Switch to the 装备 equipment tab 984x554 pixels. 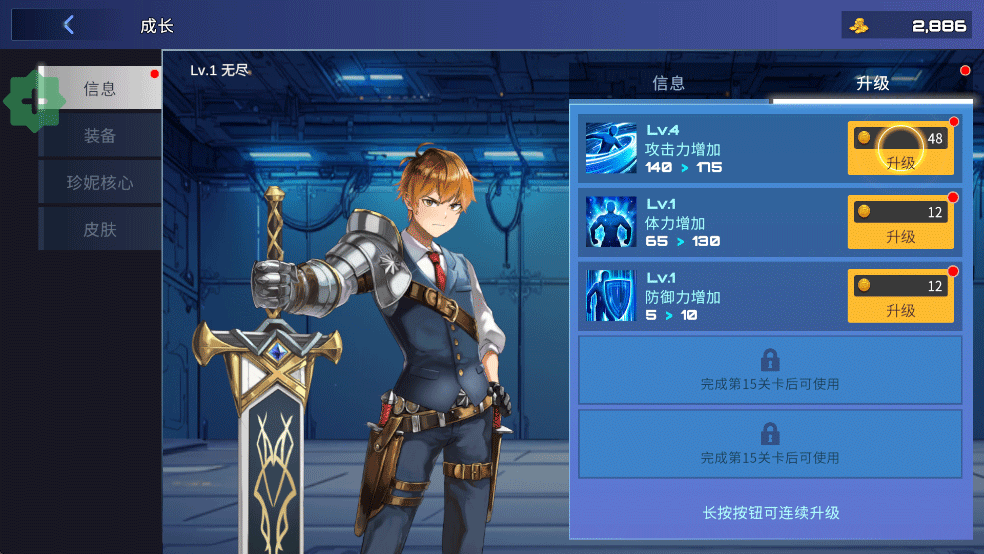click(100, 136)
